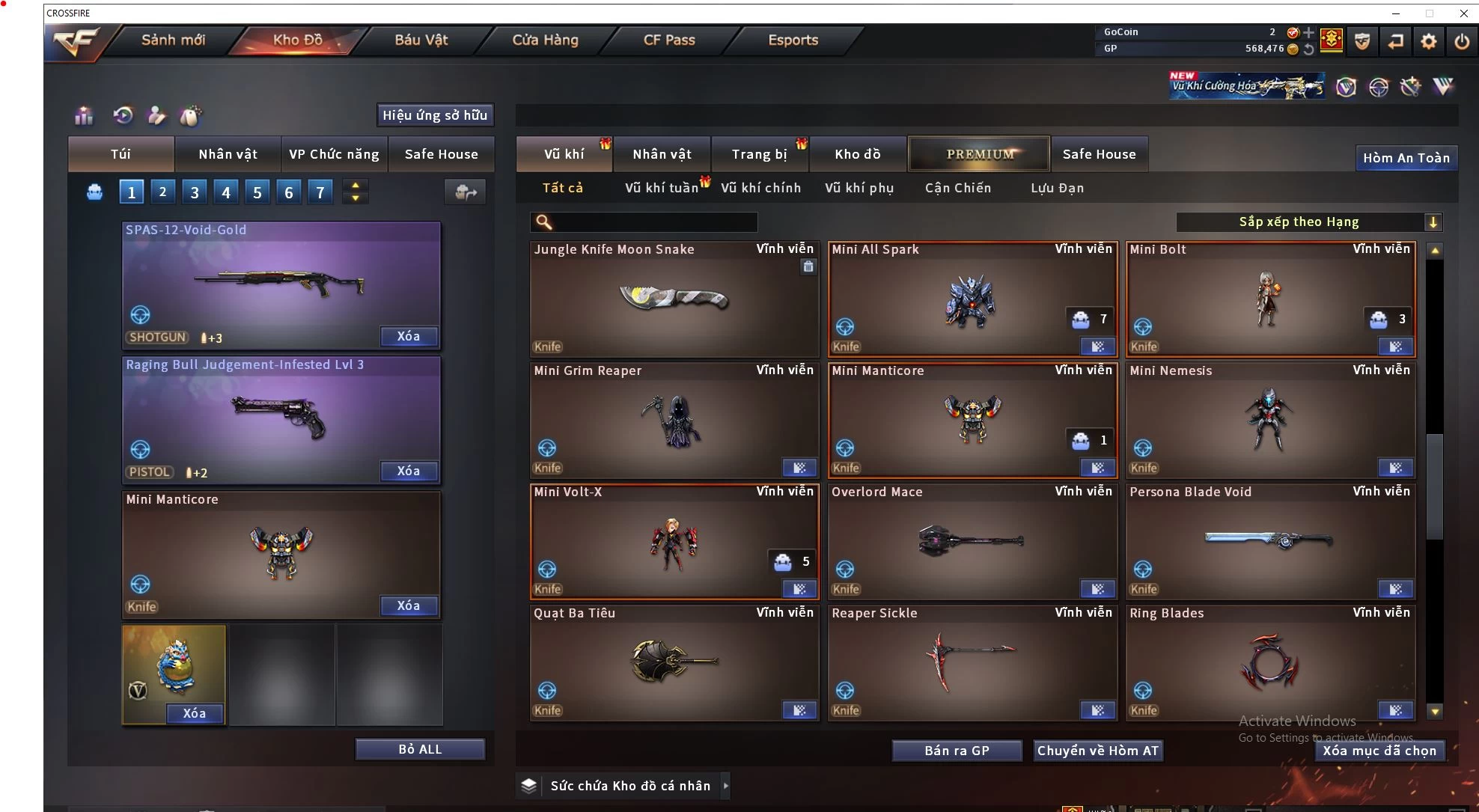
Task: Pick the Jungle Knife Moon Snake item
Action: pos(674,299)
